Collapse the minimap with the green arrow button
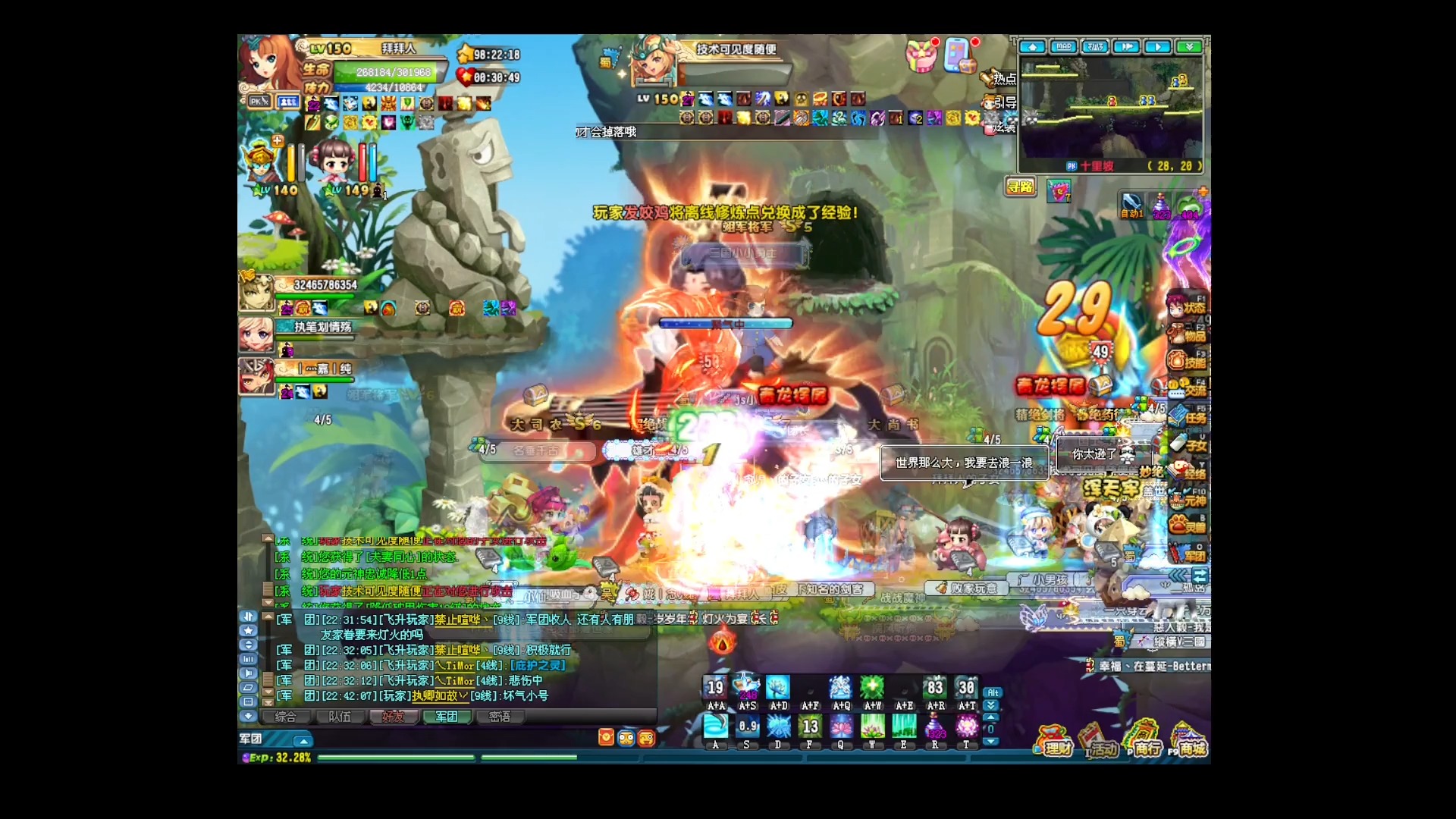1456x819 pixels. (1189, 47)
